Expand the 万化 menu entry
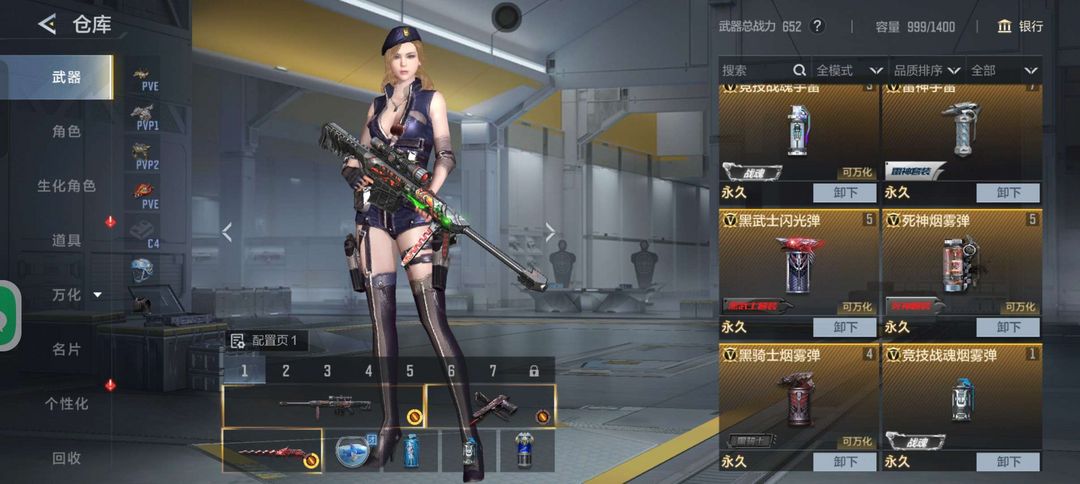Image resolution: width=1080 pixels, height=484 pixels. (x=76, y=294)
